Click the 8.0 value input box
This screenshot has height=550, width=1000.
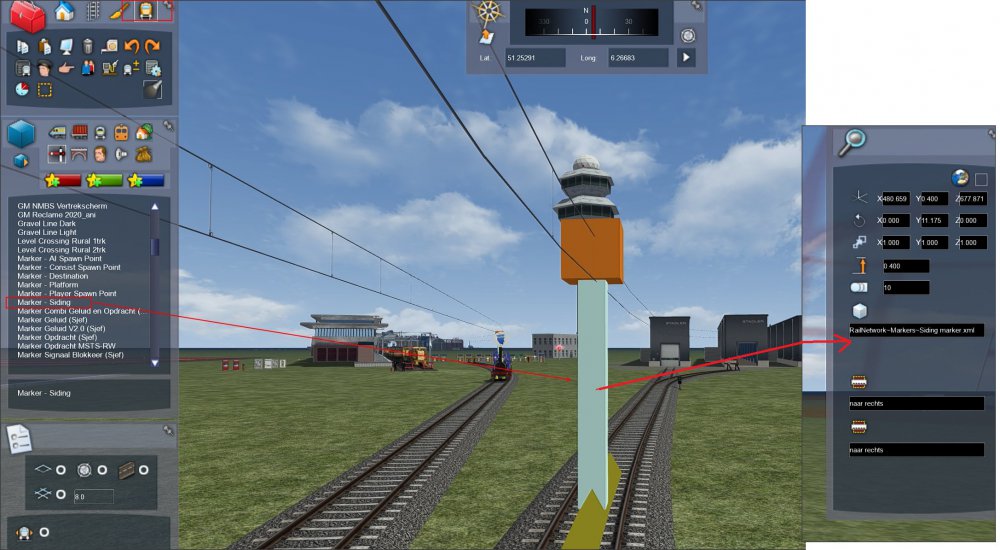(x=93, y=495)
